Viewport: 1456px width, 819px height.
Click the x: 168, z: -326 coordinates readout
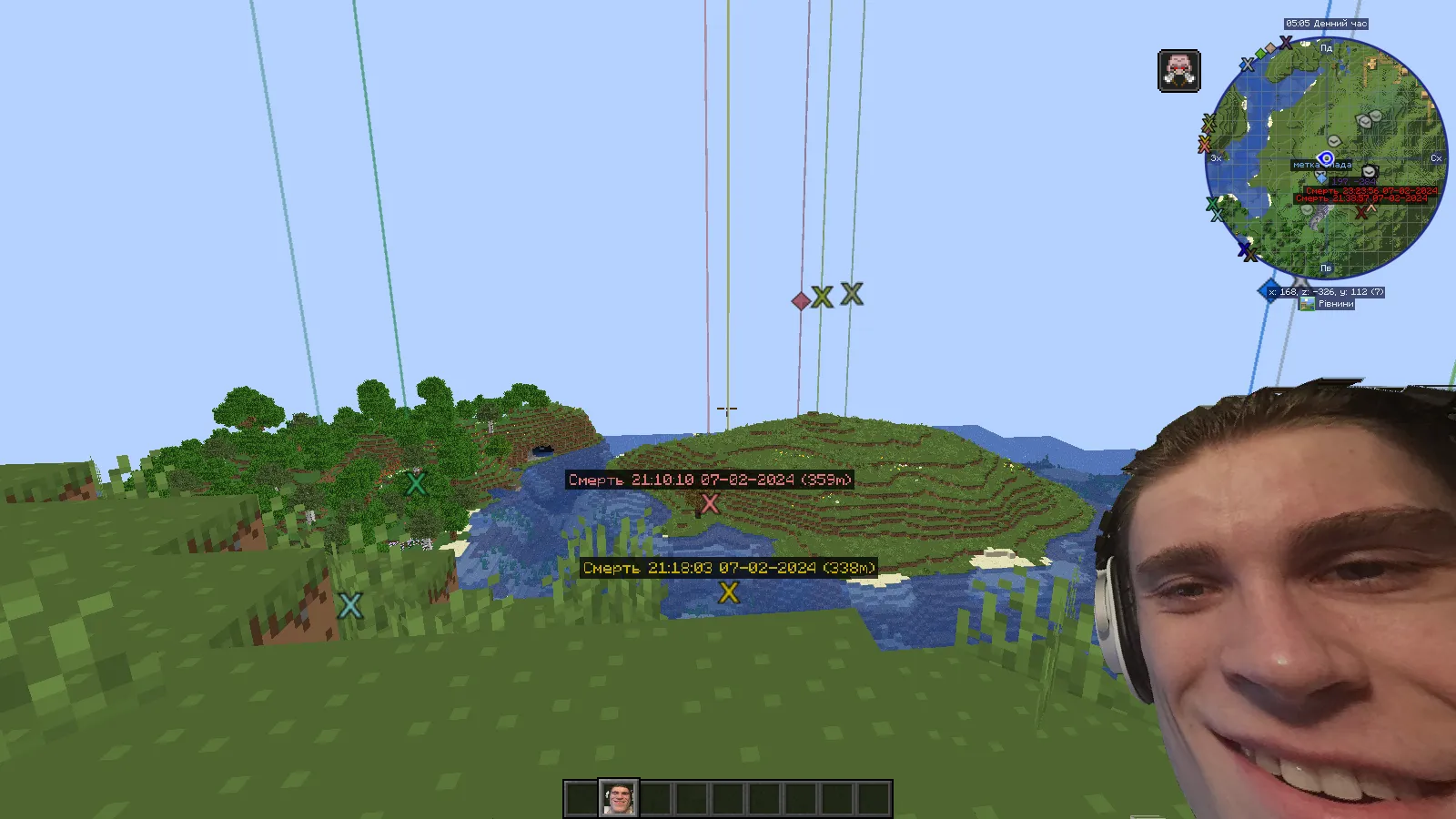1326,291
